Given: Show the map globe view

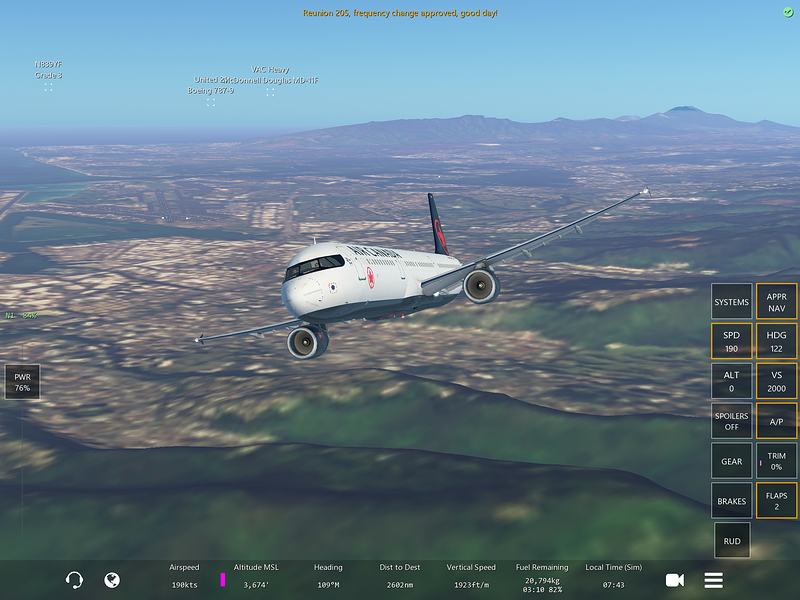Looking at the screenshot, I should 112,580.
